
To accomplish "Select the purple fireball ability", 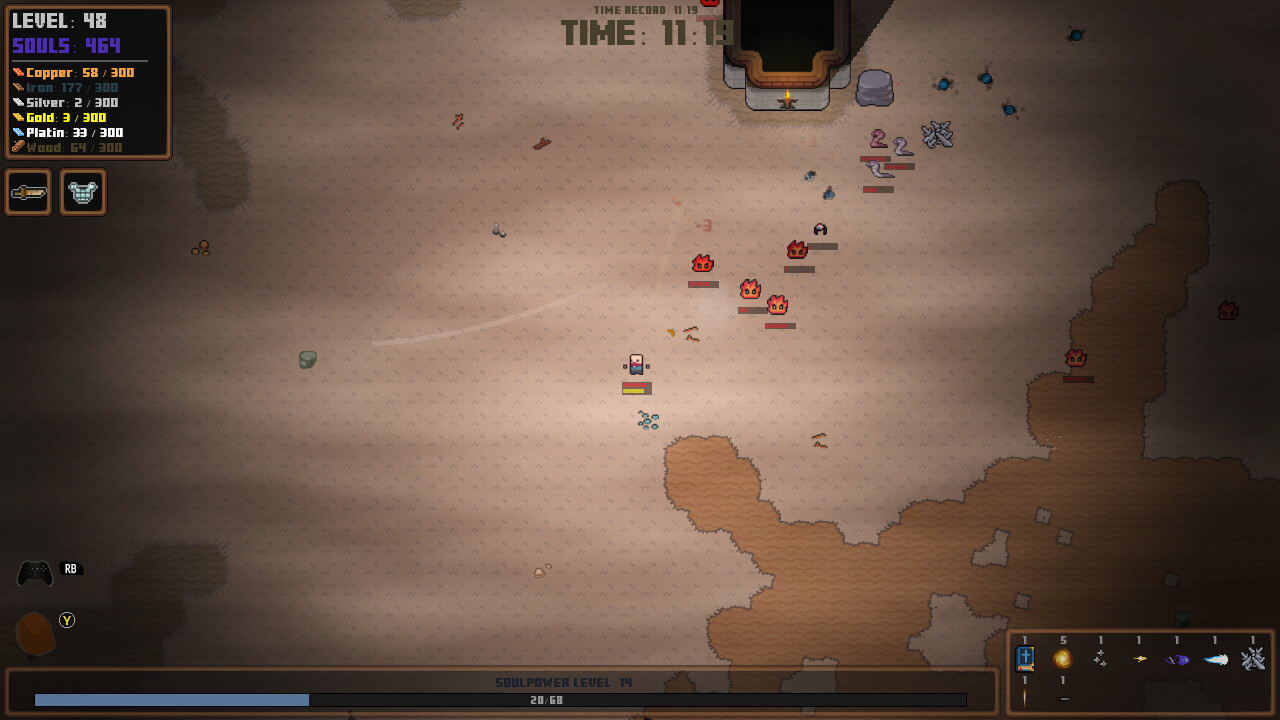I will [1176, 659].
